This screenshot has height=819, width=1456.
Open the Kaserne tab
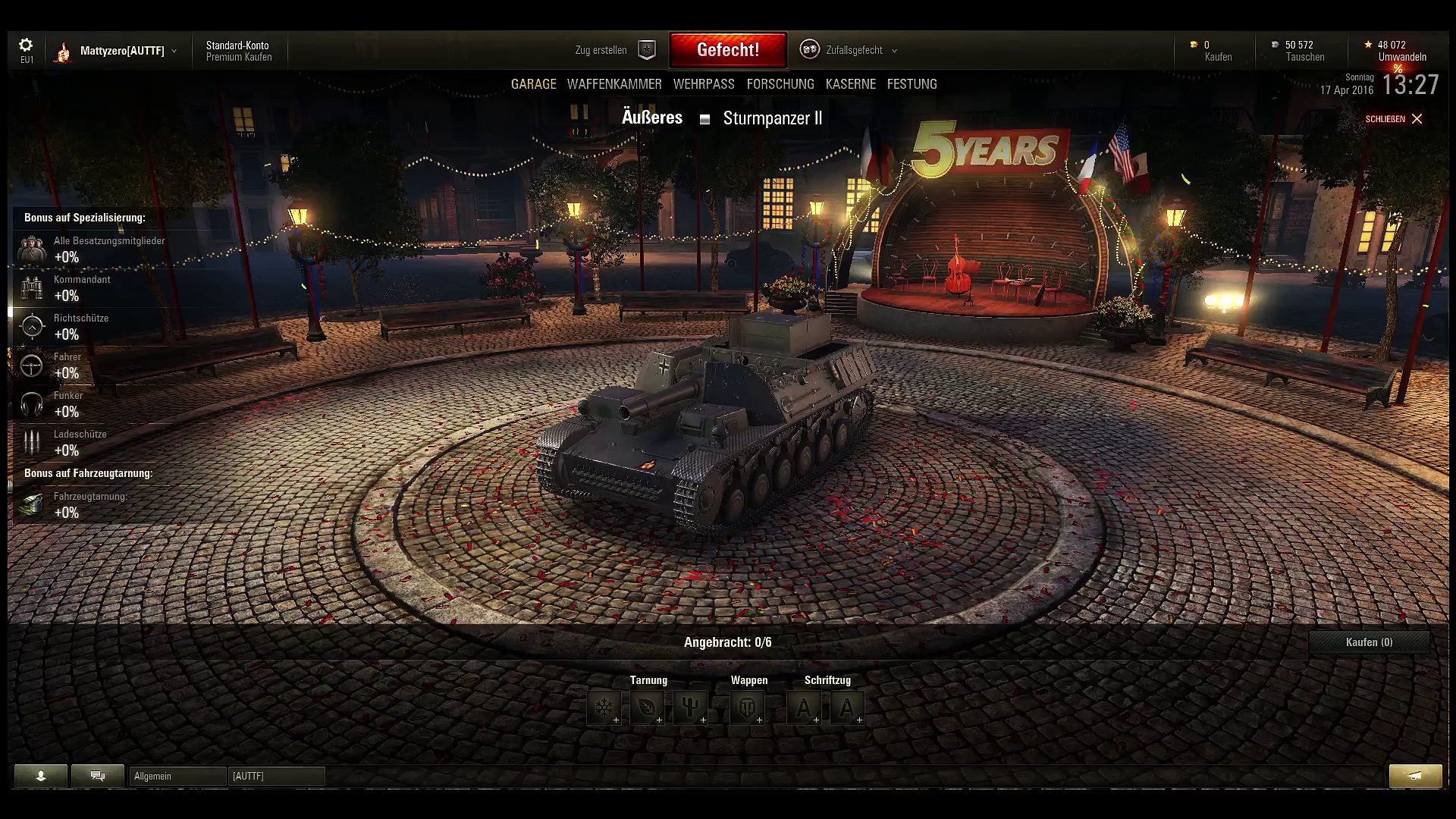[851, 84]
